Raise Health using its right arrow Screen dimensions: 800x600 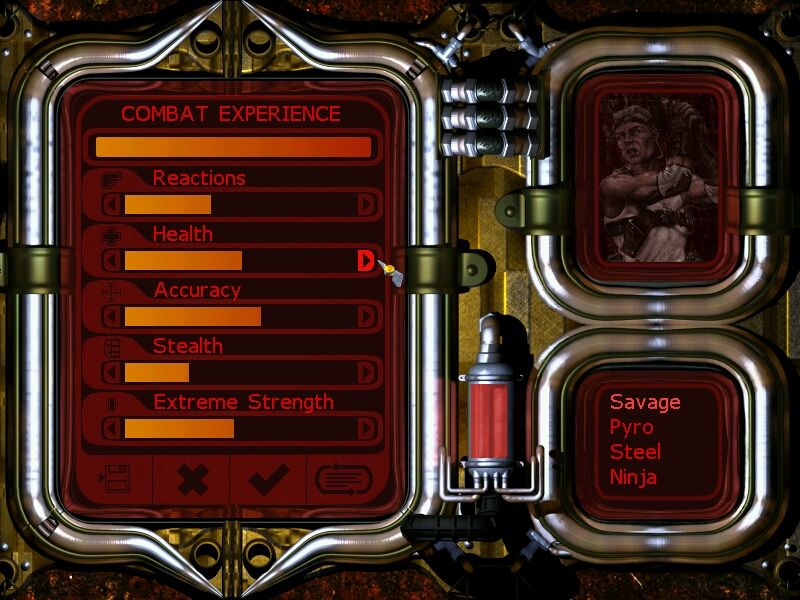click(366, 261)
